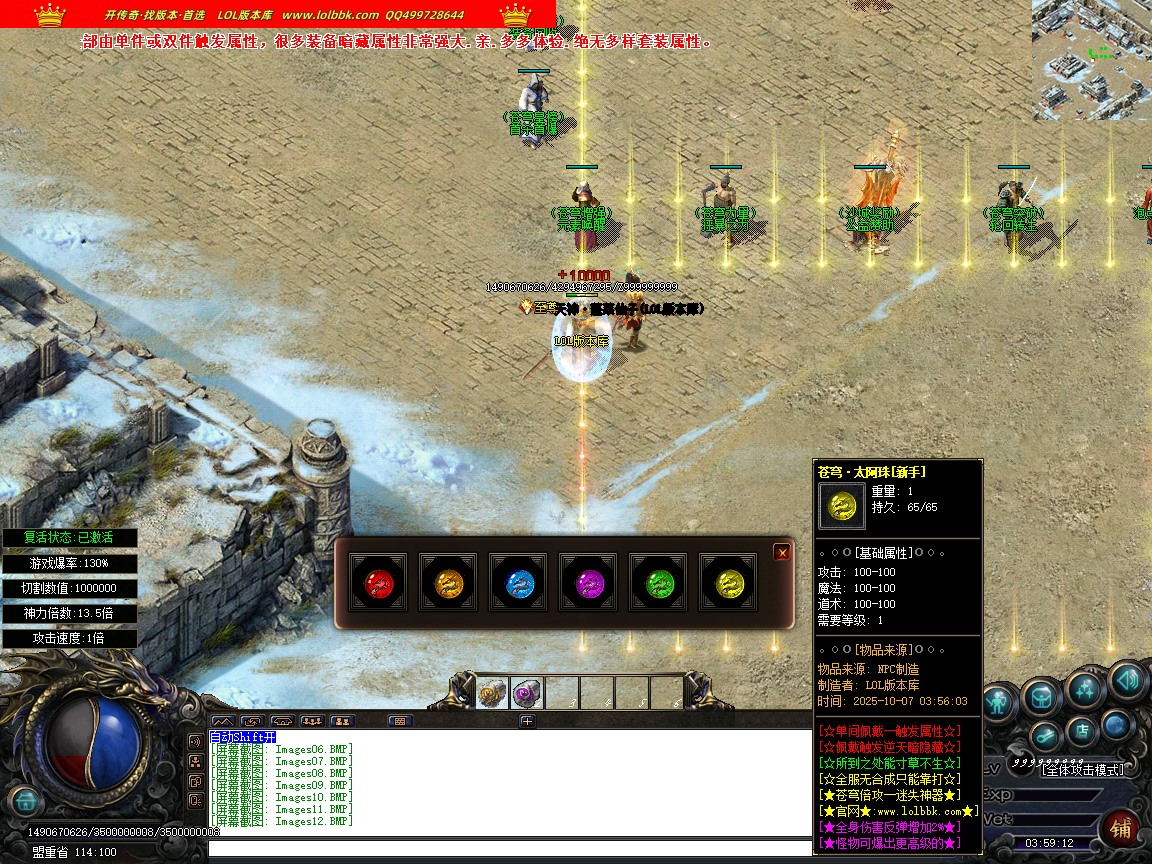The image size is (1152, 864).
Task: Click the minimap in the corner
Action: click(x=1091, y=60)
